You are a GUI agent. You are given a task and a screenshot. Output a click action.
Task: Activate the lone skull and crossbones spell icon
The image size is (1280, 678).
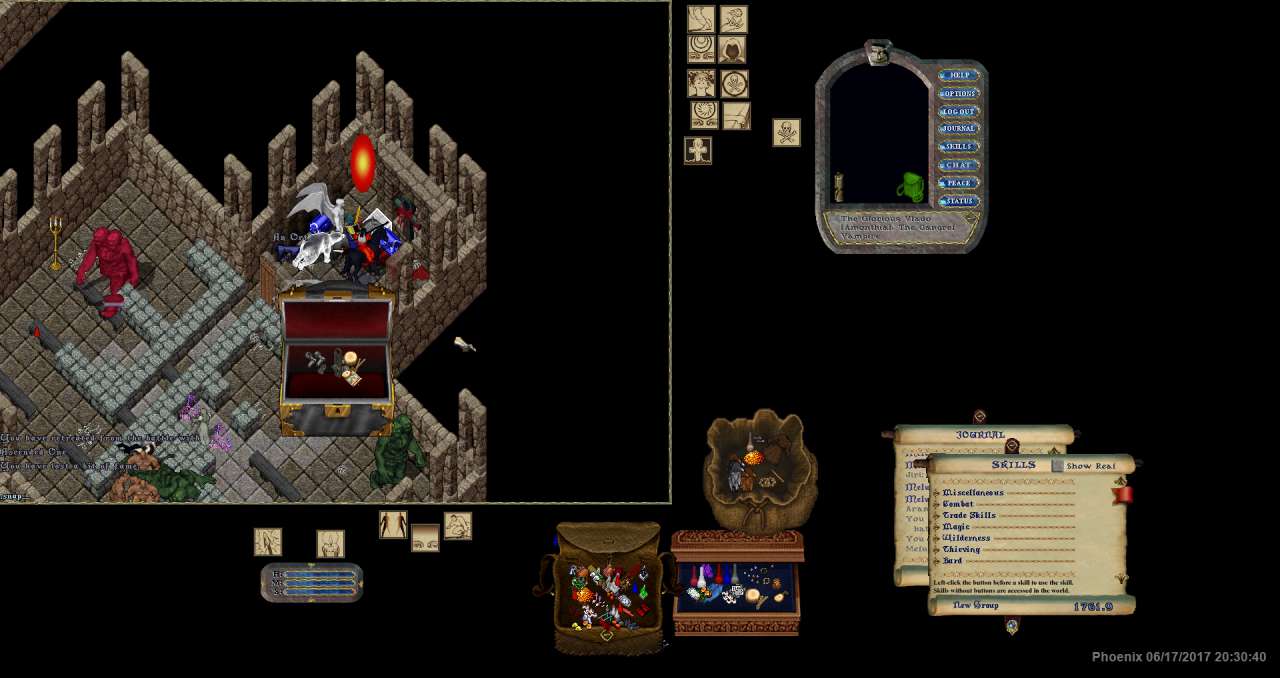(x=786, y=132)
